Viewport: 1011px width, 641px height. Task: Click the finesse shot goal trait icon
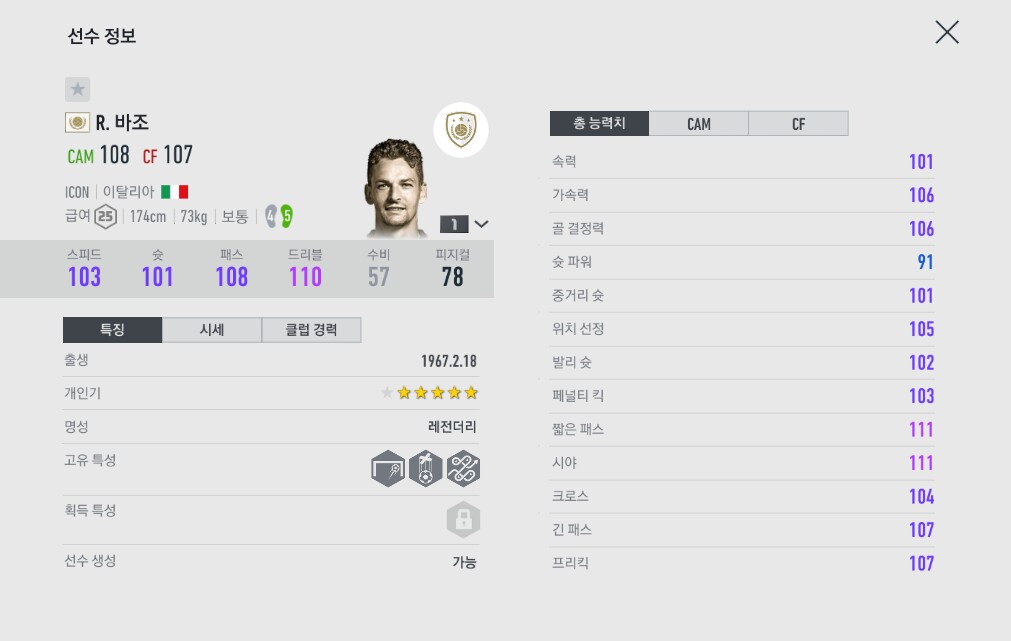[388, 468]
